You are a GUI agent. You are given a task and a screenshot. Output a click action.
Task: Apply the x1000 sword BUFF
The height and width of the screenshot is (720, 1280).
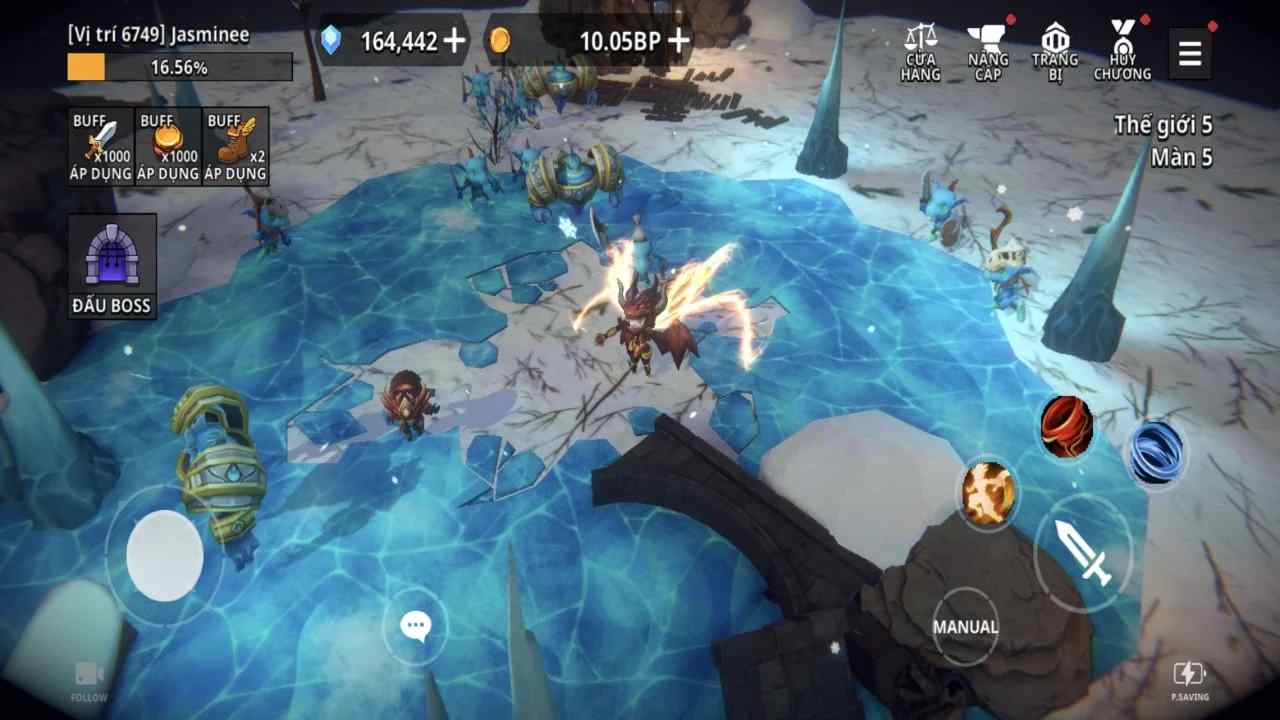pos(100,145)
